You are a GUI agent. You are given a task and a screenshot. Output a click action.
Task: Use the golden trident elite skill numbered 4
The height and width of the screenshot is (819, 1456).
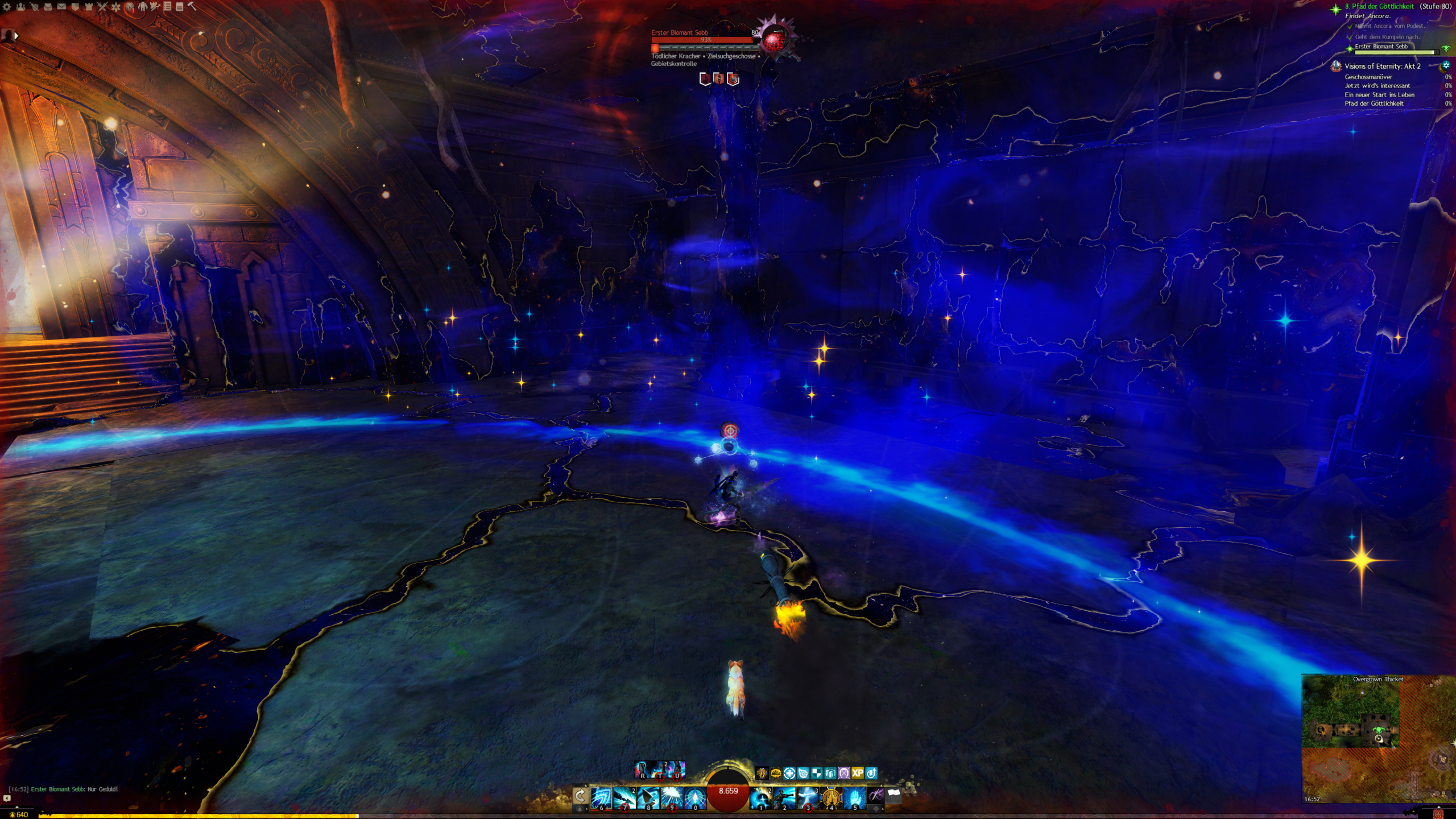[831, 797]
